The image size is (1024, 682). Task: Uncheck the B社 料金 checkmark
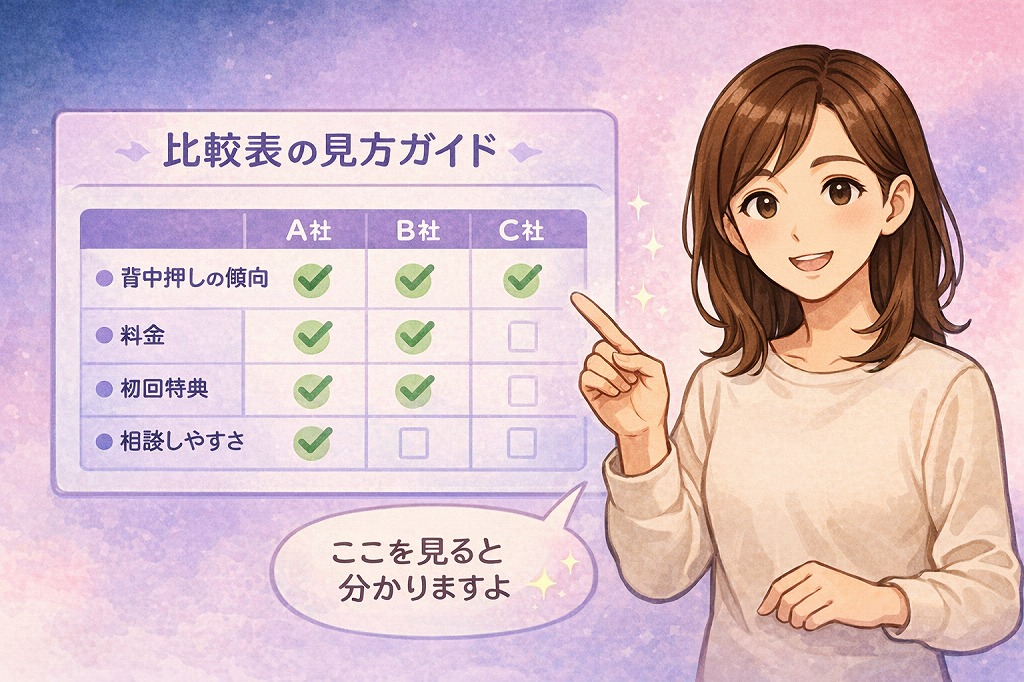tap(414, 336)
